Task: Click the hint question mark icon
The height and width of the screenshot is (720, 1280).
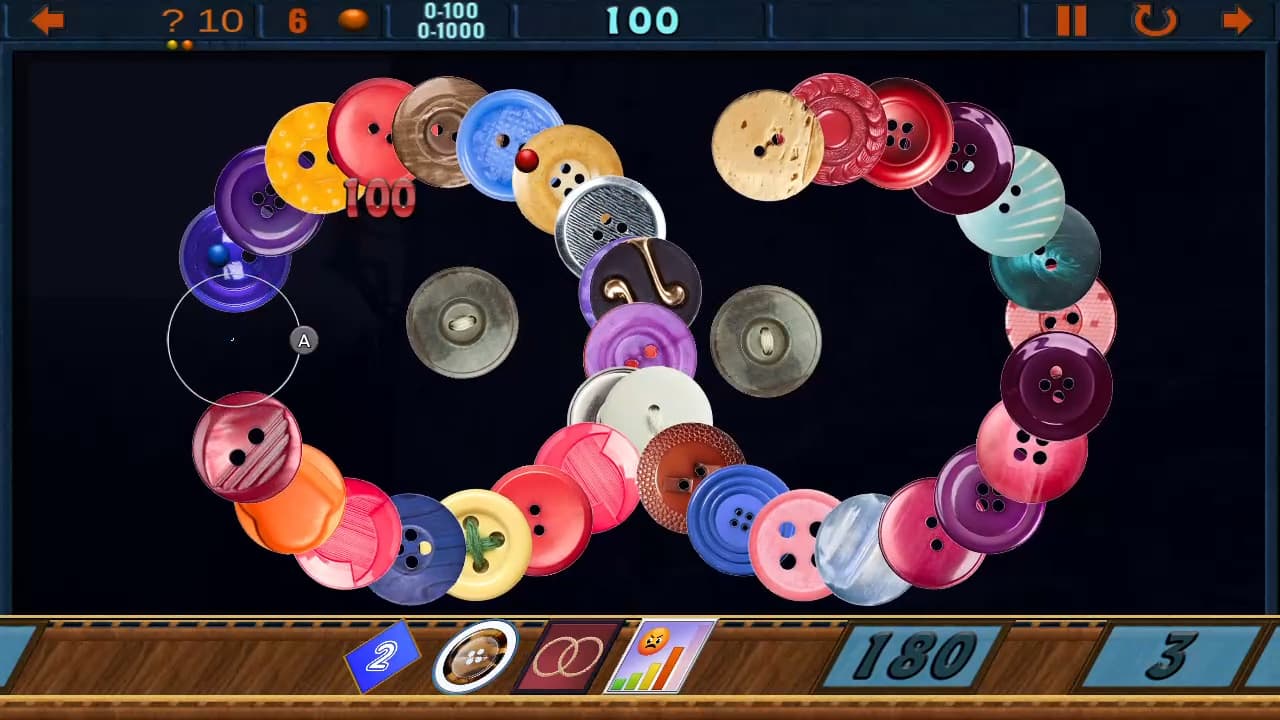Action: point(176,19)
